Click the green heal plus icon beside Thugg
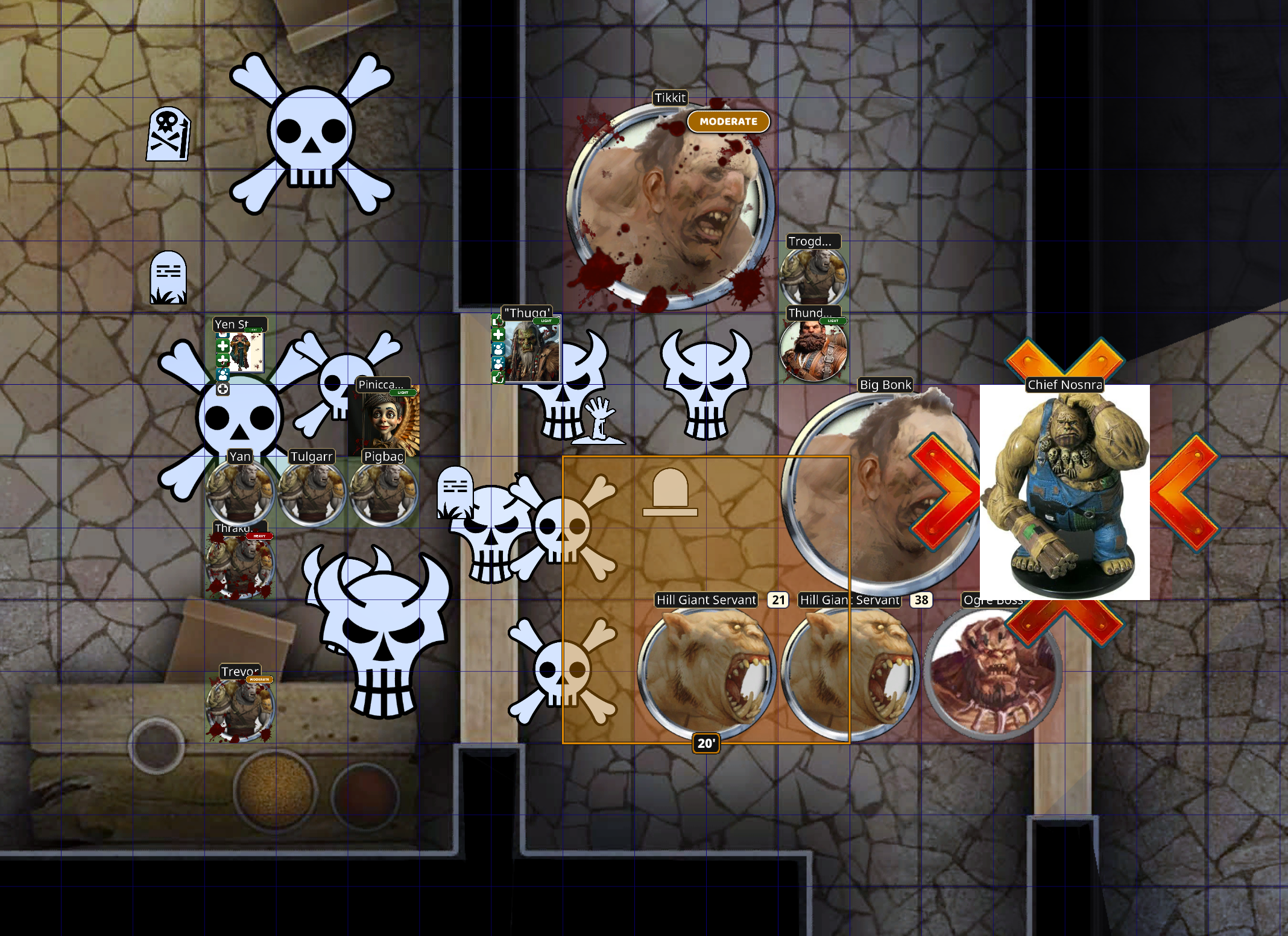Screen dimensions: 1288x936 498,334
